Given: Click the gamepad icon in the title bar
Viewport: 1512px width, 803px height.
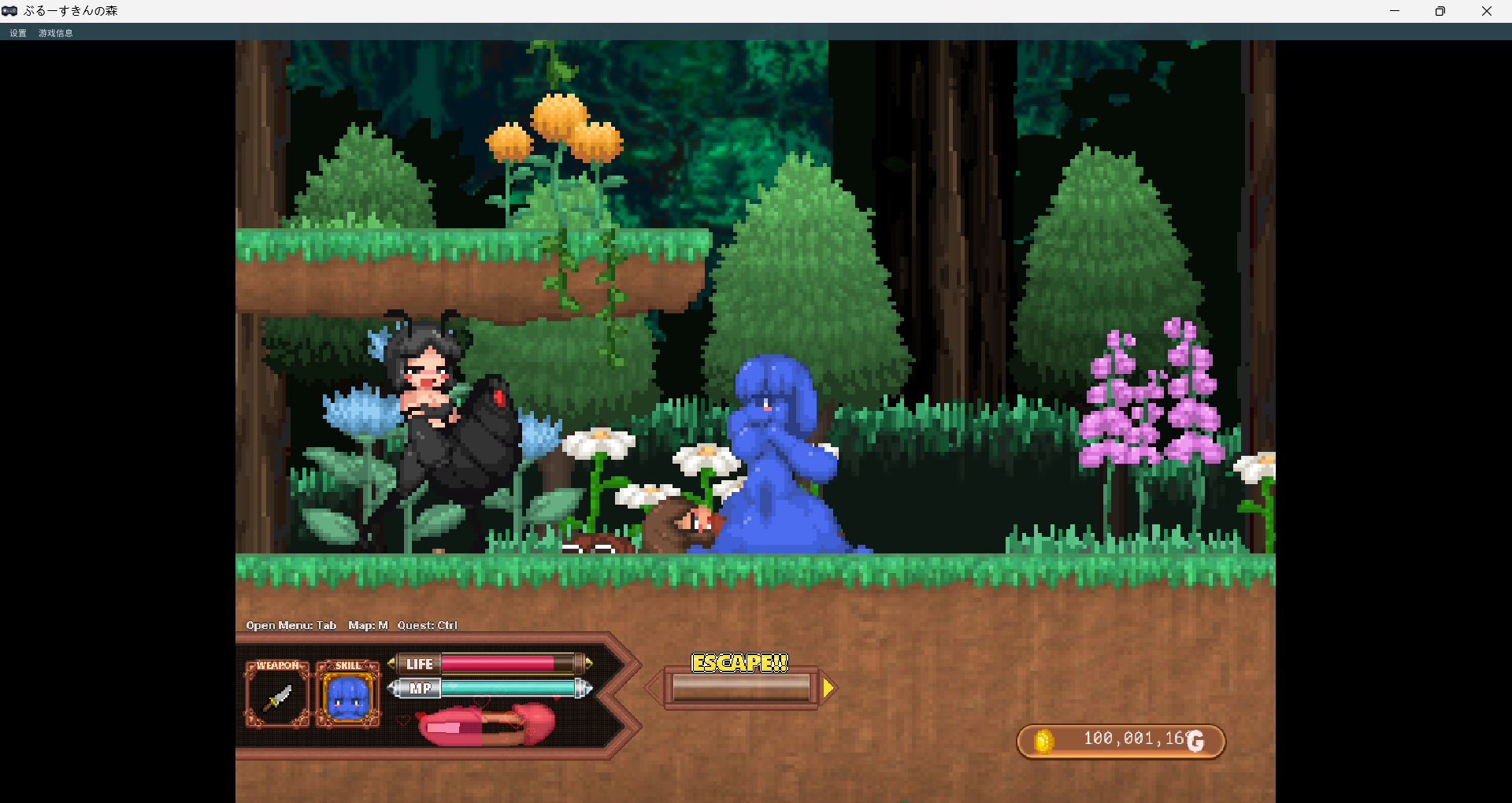Looking at the screenshot, I should pyautogui.click(x=10, y=11).
